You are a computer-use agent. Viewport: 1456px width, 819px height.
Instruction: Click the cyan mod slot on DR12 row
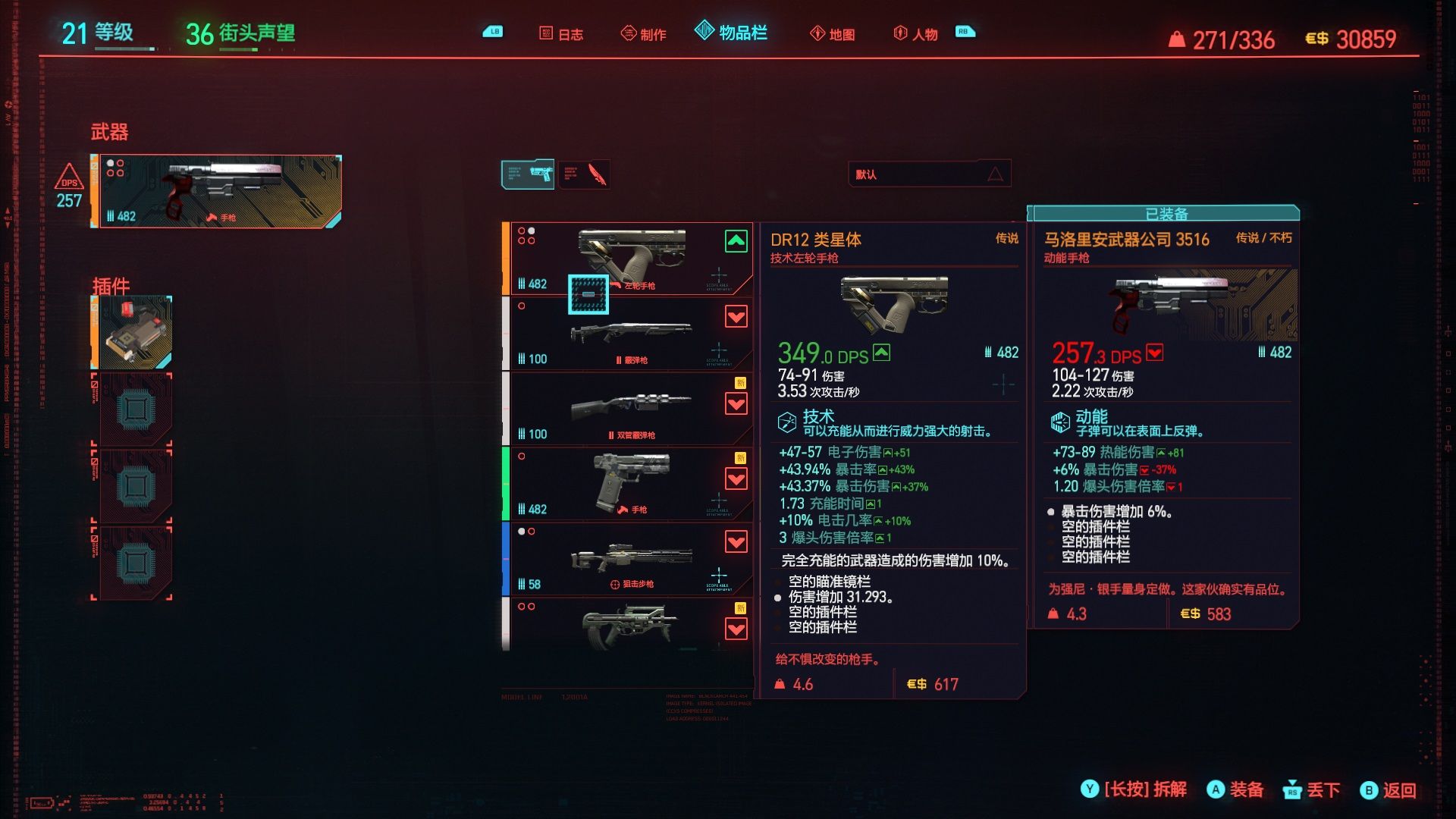pyautogui.click(x=588, y=294)
